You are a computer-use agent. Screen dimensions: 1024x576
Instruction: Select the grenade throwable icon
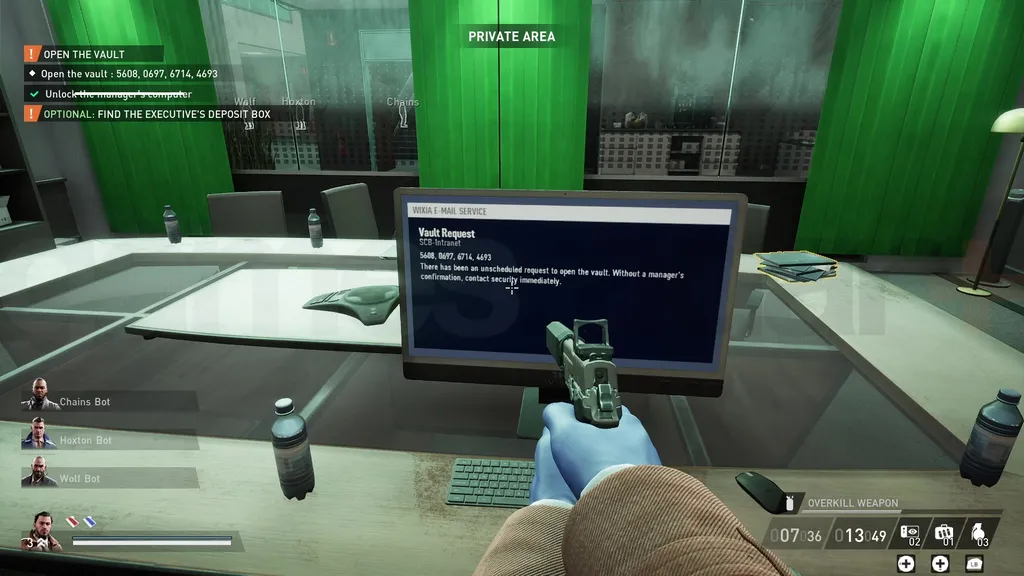[978, 532]
